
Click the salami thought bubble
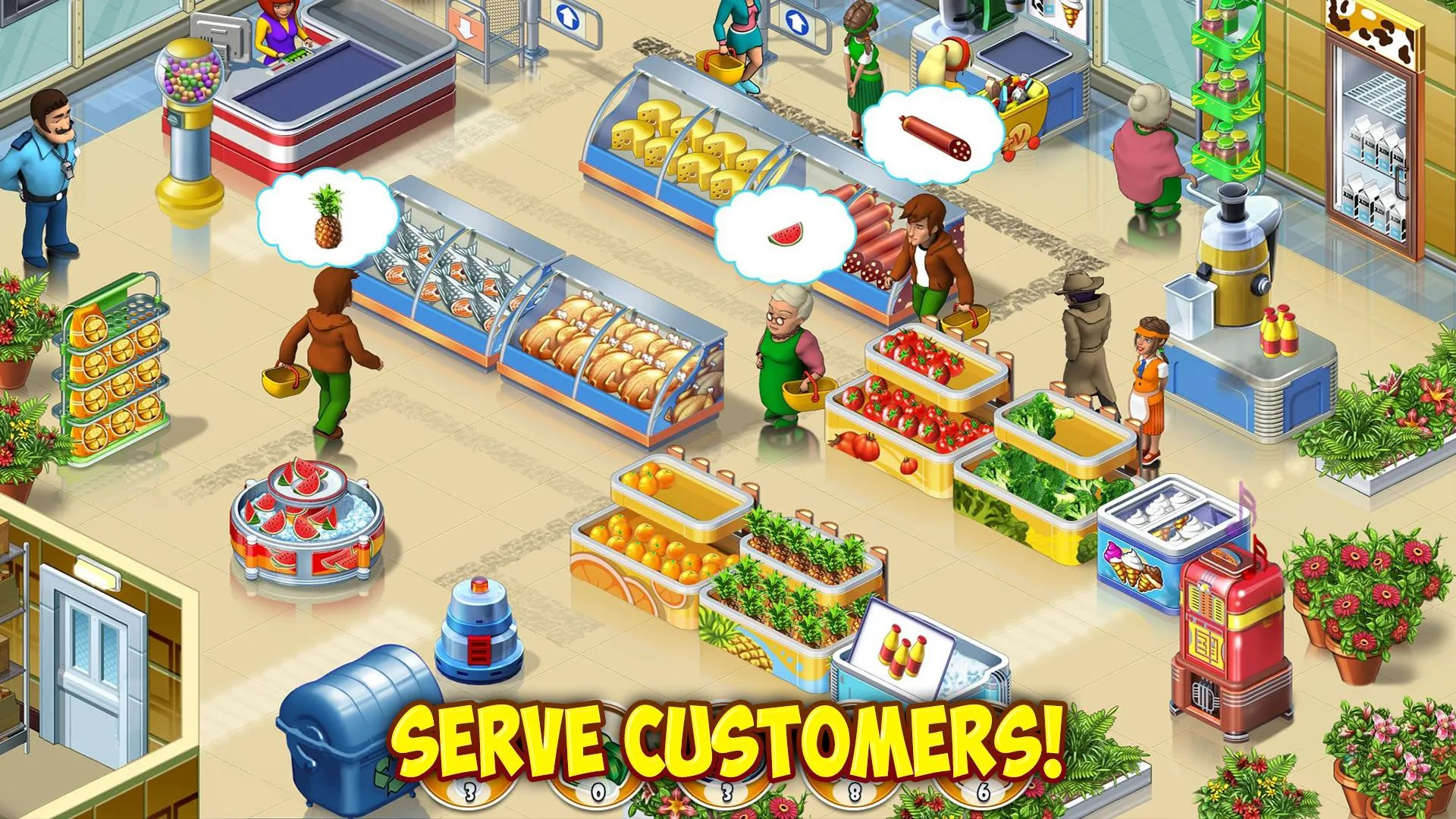tap(933, 136)
